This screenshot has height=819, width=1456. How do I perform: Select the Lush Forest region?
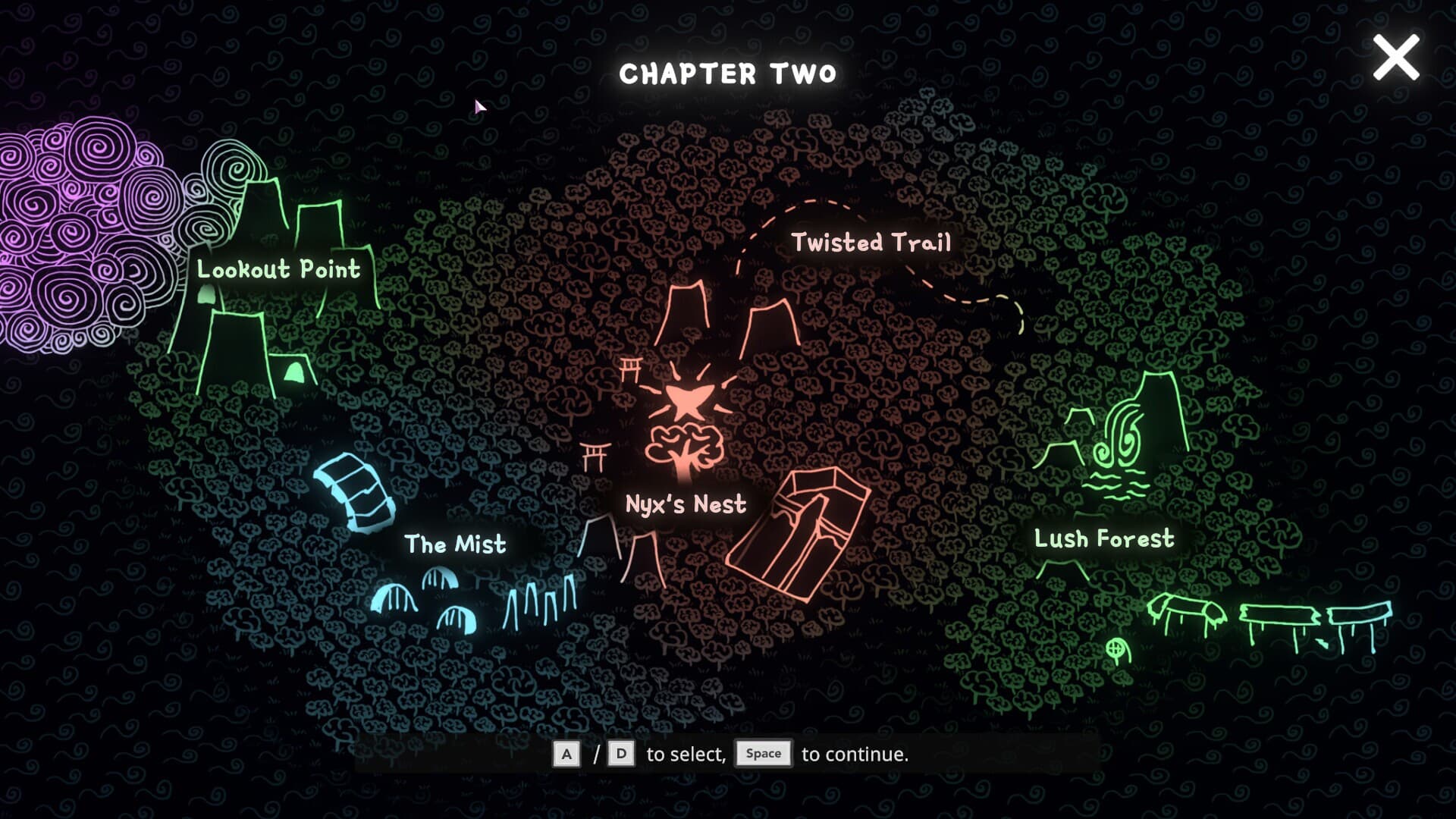click(x=1103, y=538)
